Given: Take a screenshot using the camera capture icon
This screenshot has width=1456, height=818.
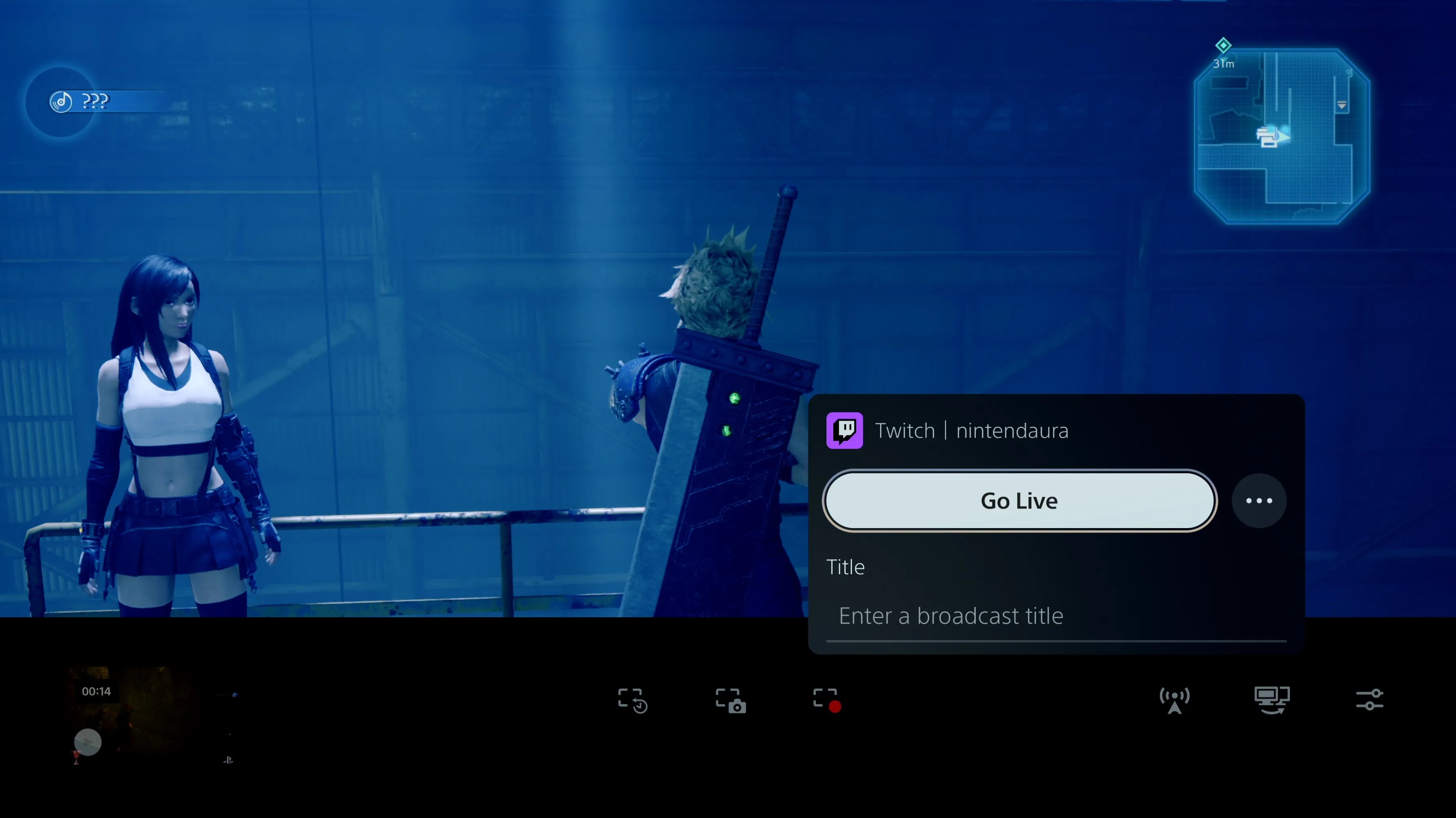Looking at the screenshot, I should [730, 700].
